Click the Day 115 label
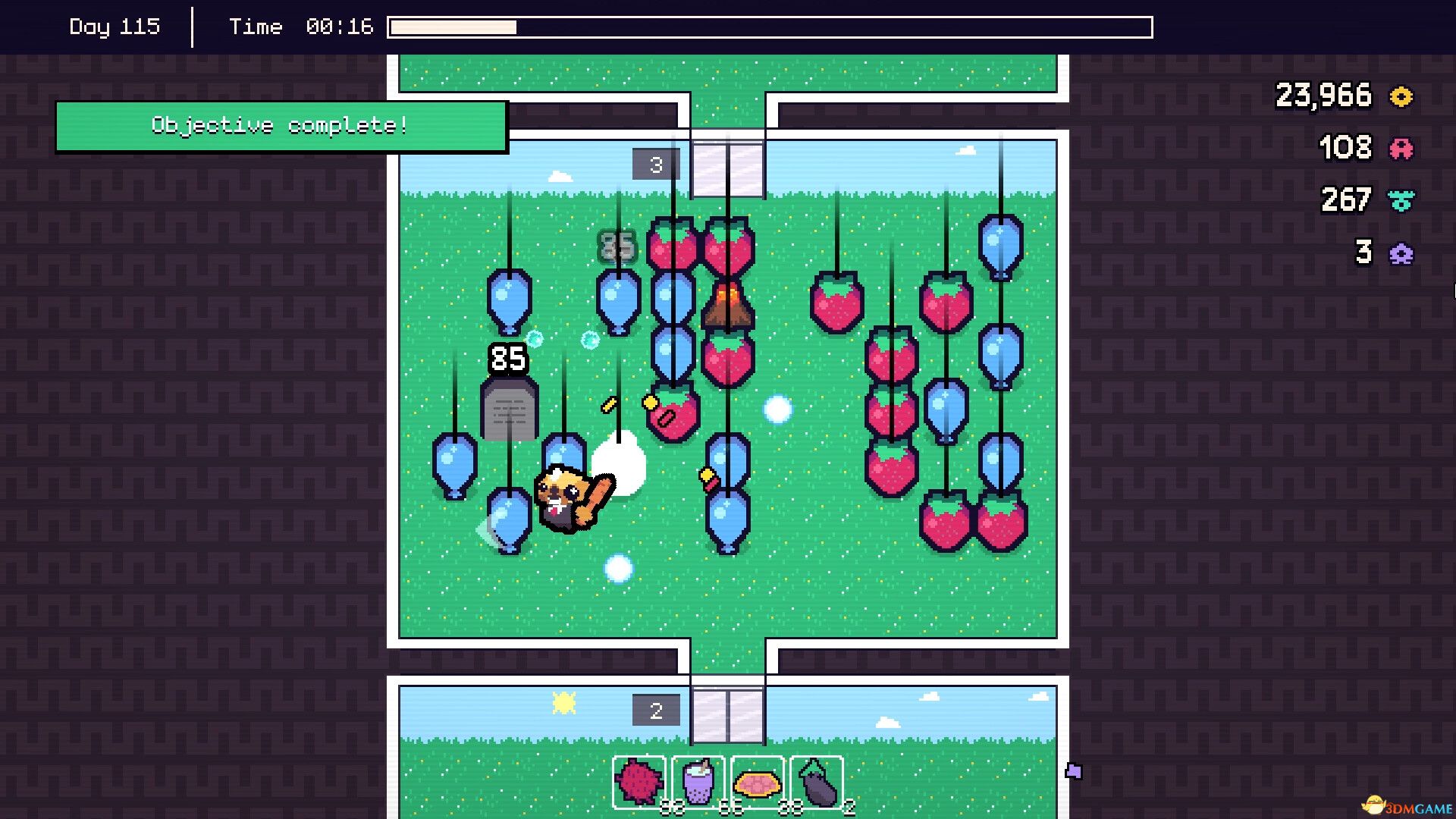This screenshot has height=819, width=1456. point(115,27)
